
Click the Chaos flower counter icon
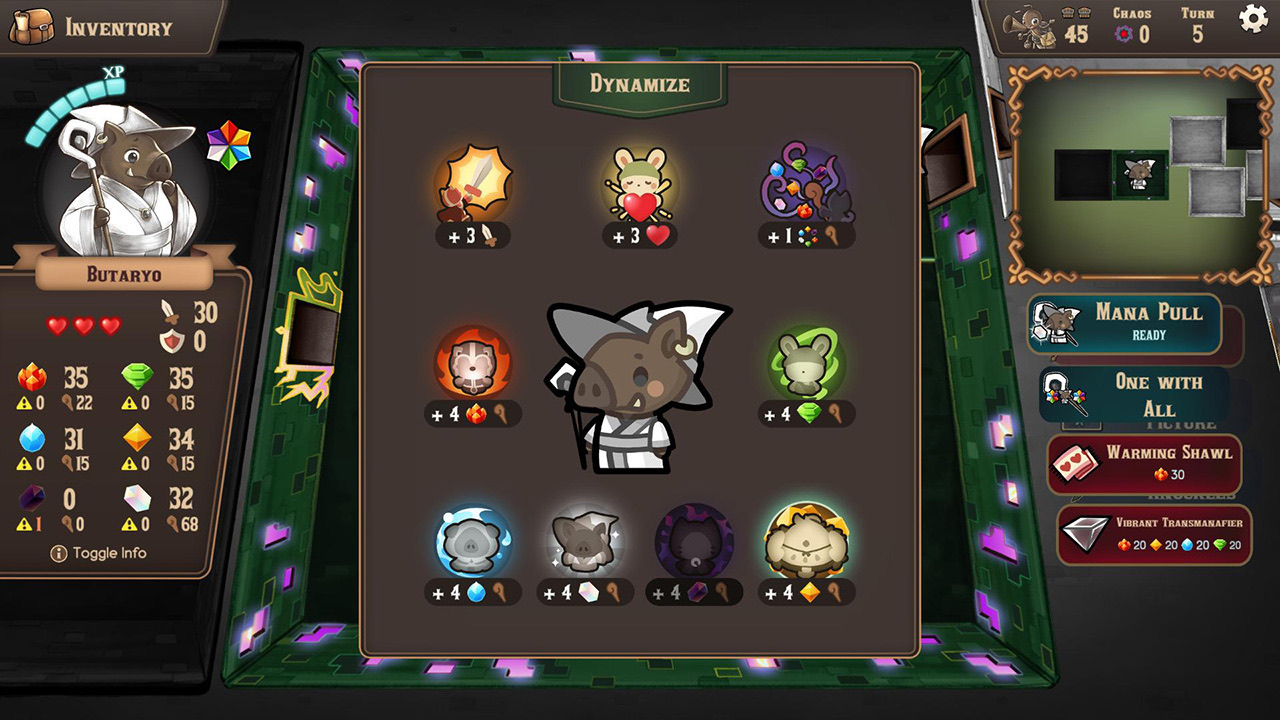point(1124,31)
